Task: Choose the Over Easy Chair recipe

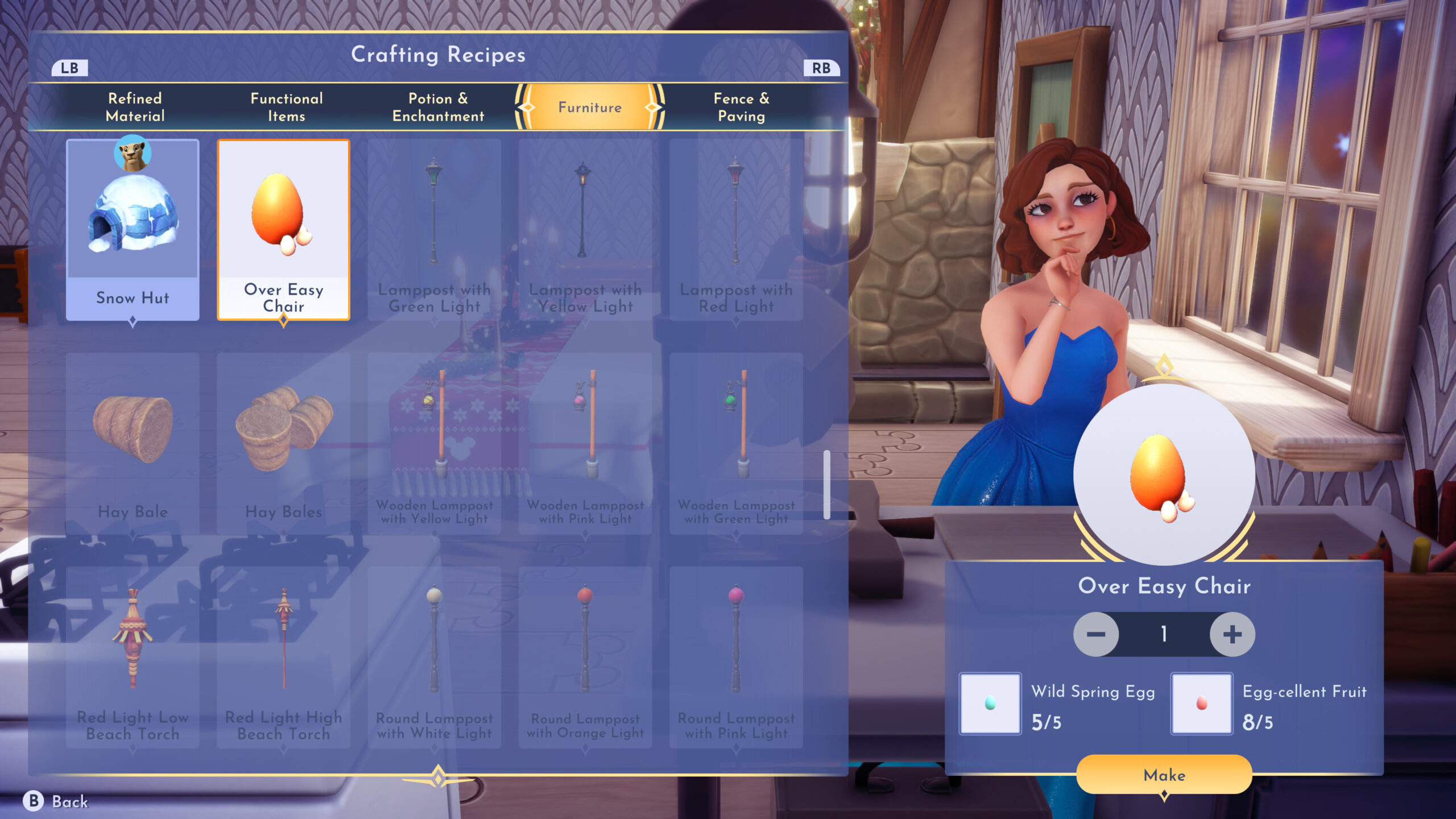Action: pyautogui.click(x=283, y=230)
